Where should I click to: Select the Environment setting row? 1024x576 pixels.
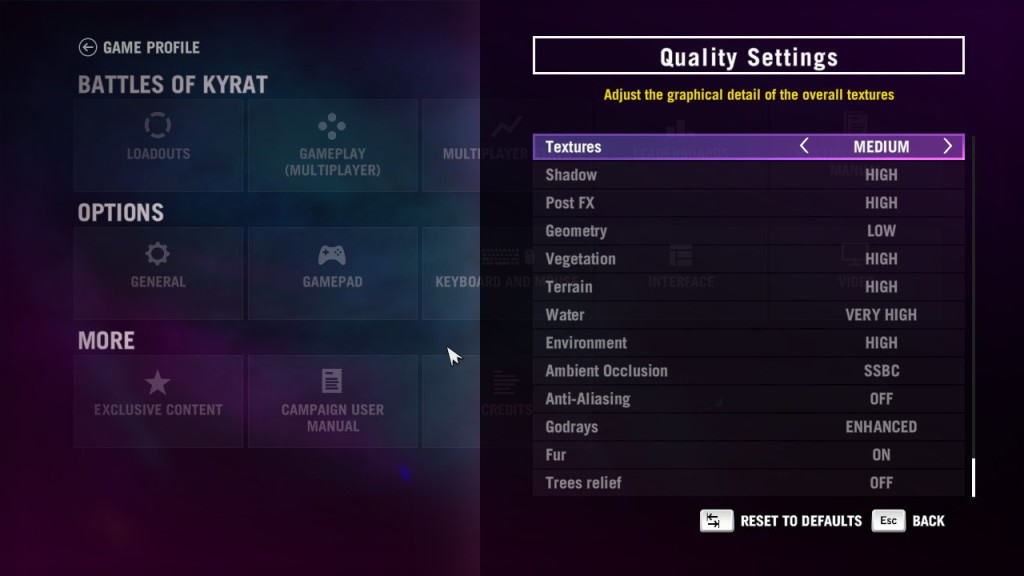click(748, 343)
